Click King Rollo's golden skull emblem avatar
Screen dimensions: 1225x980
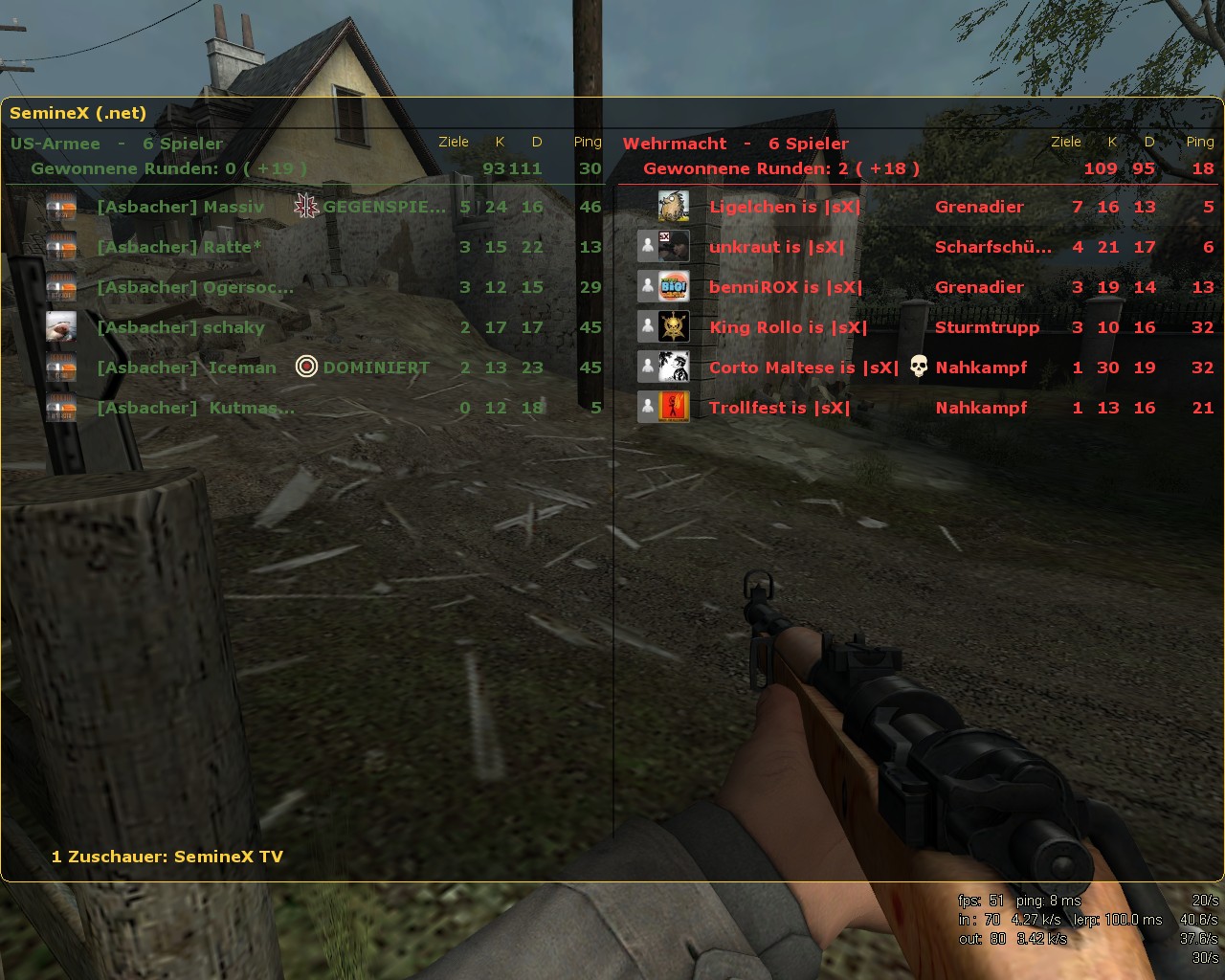pyautogui.click(x=674, y=326)
